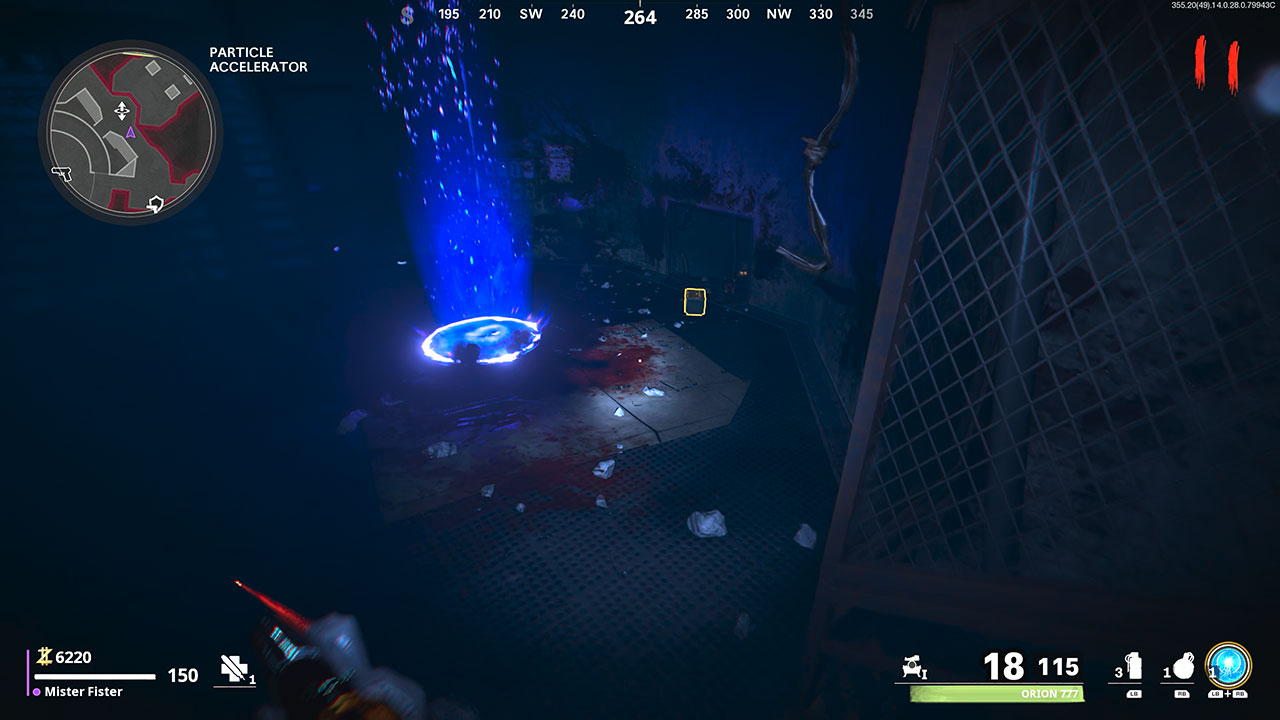Select the yellow-highlighted loot container in the world

pos(694,300)
